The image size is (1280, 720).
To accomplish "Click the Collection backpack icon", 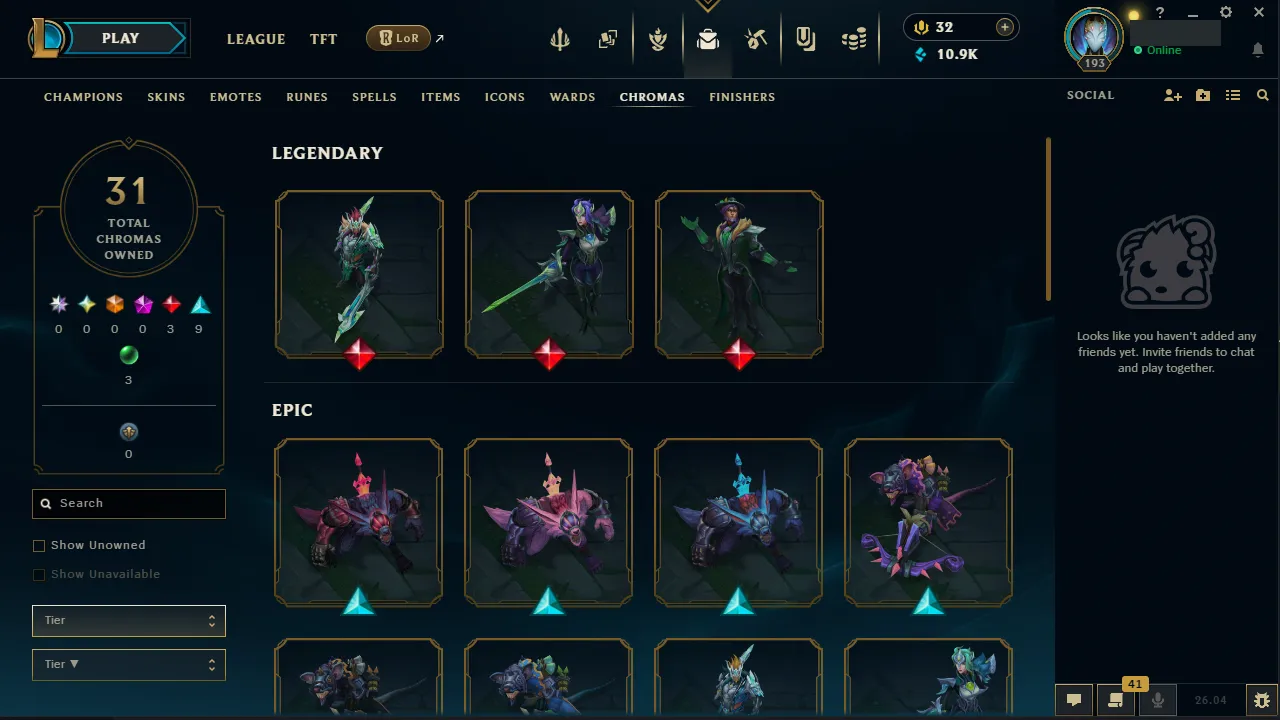I will pyautogui.click(x=707, y=38).
